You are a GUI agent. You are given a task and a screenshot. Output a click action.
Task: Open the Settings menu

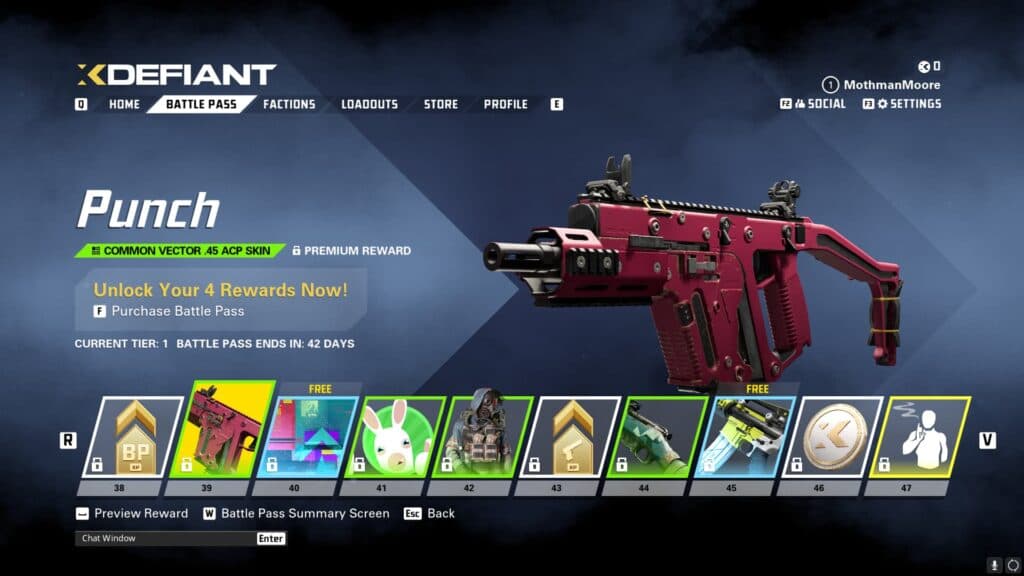click(908, 104)
